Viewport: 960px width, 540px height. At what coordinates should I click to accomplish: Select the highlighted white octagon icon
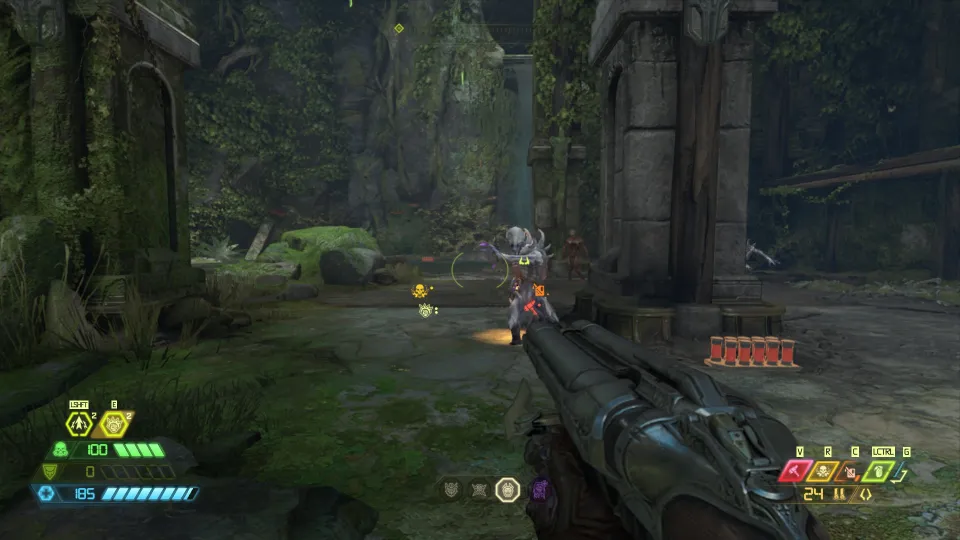[x=508, y=489]
